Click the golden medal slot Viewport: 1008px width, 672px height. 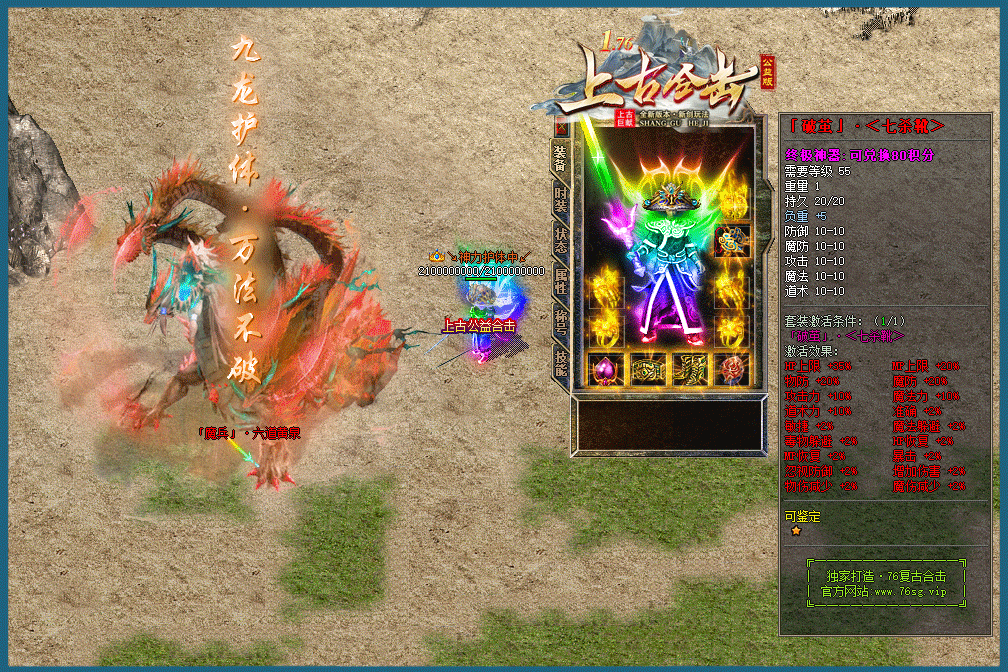tap(732, 240)
